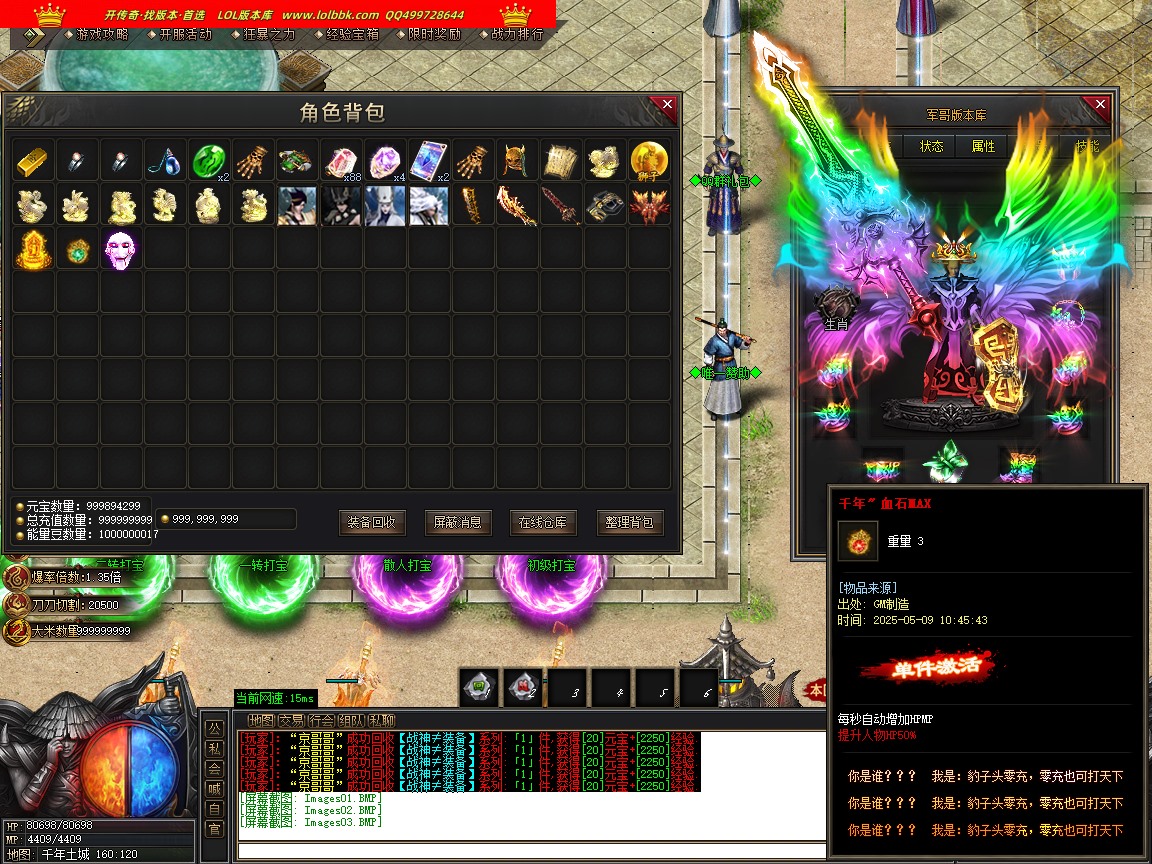This screenshot has height=864, width=1152.
Task: Click the chat text input box
Action: [x=530, y=851]
